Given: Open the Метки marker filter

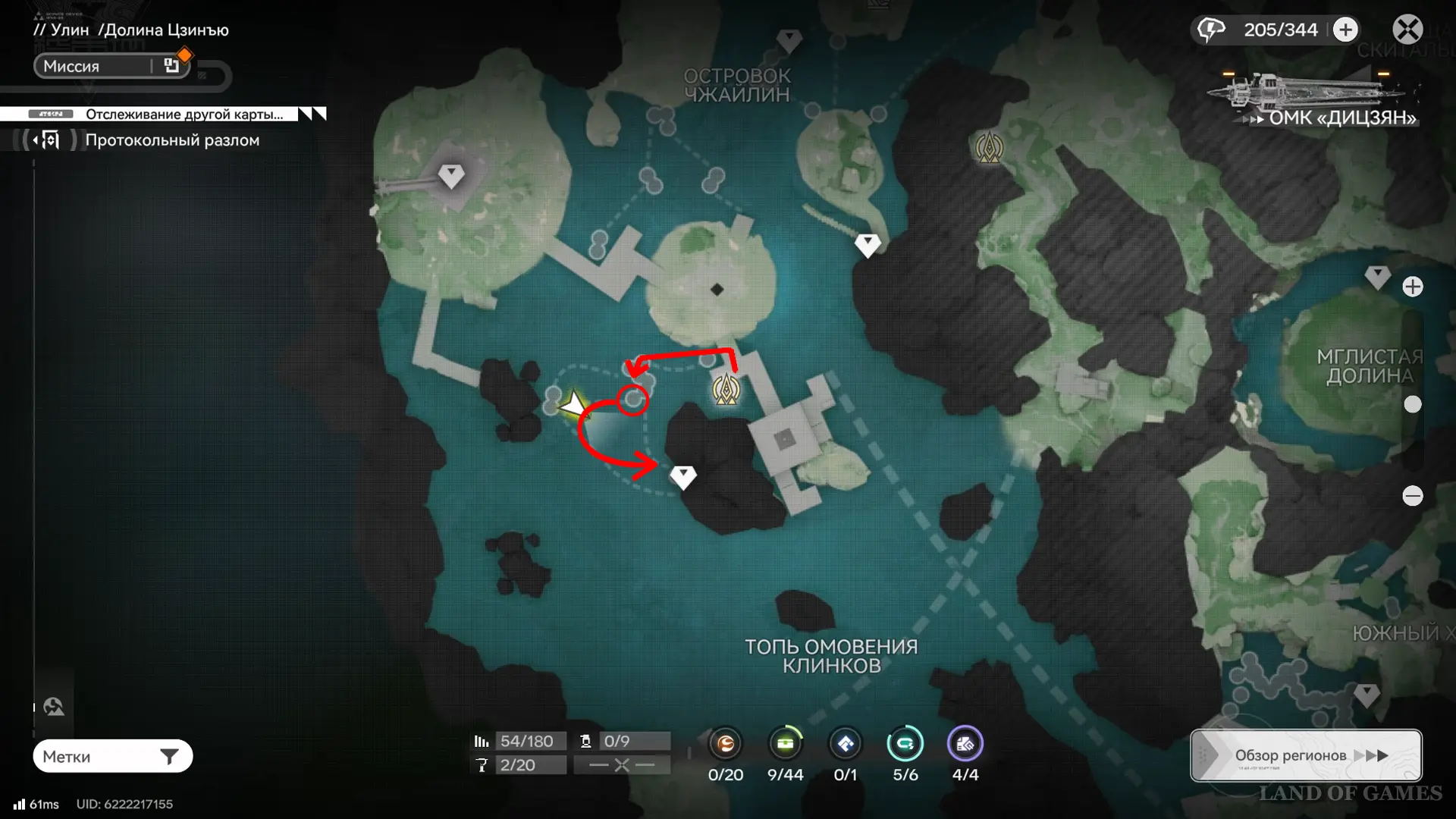Looking at the screenshot, I should pos(112,756).
